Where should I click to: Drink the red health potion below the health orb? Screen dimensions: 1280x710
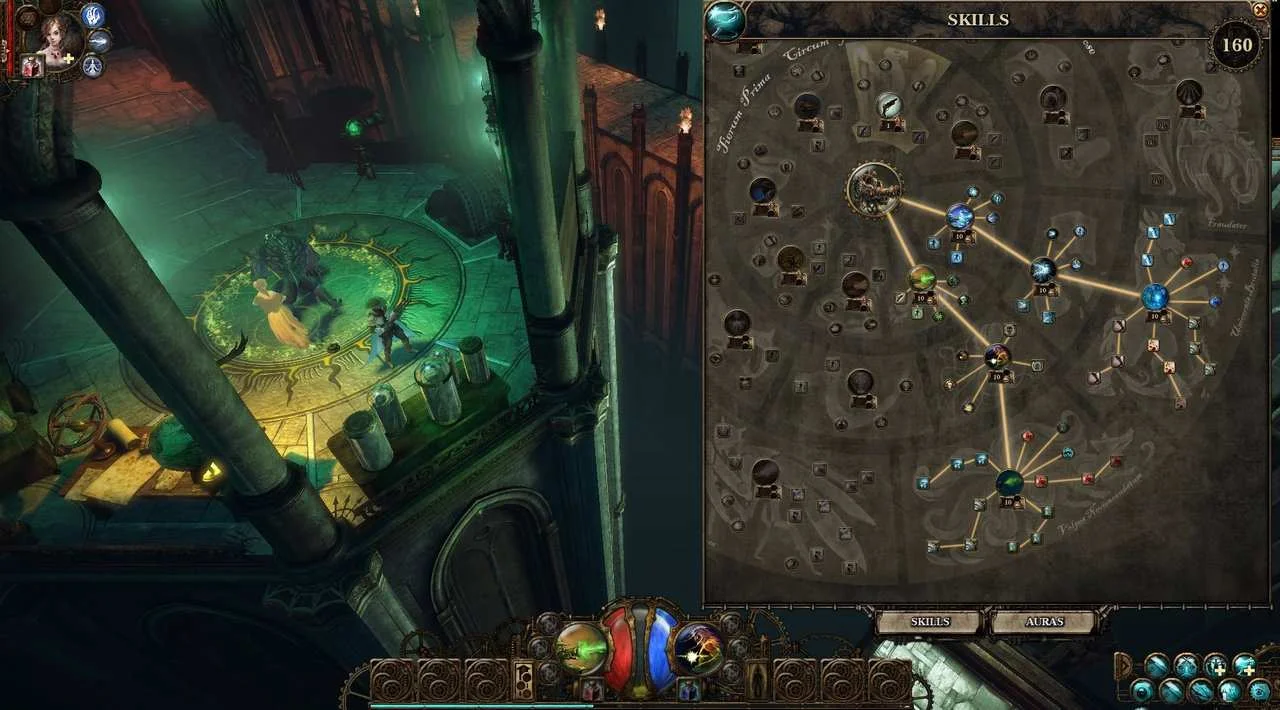pos(593,689)
